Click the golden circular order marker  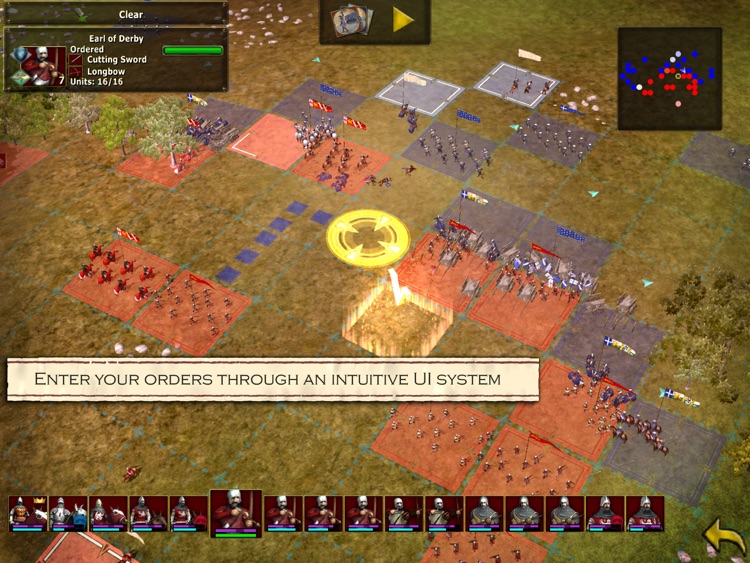pyautogui.click(x=368, y=238)
